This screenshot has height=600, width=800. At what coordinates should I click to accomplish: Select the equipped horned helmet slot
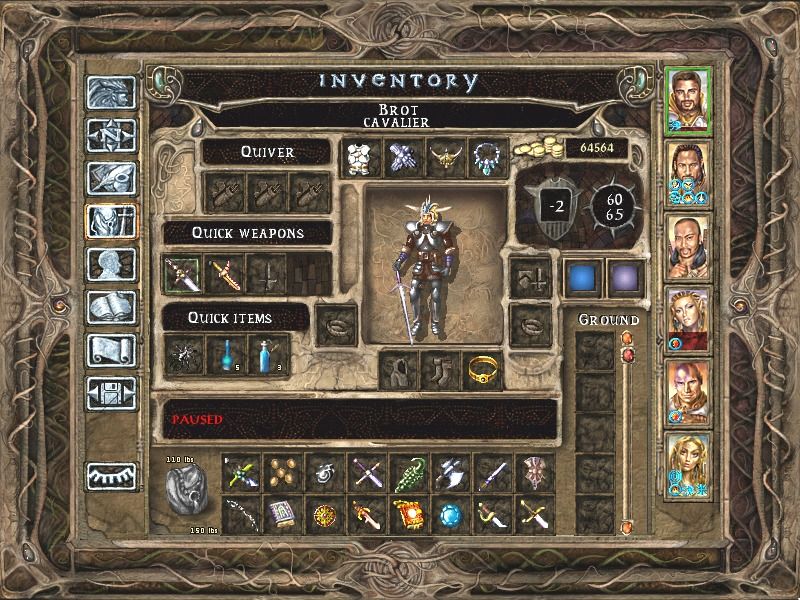click(445, 158)
